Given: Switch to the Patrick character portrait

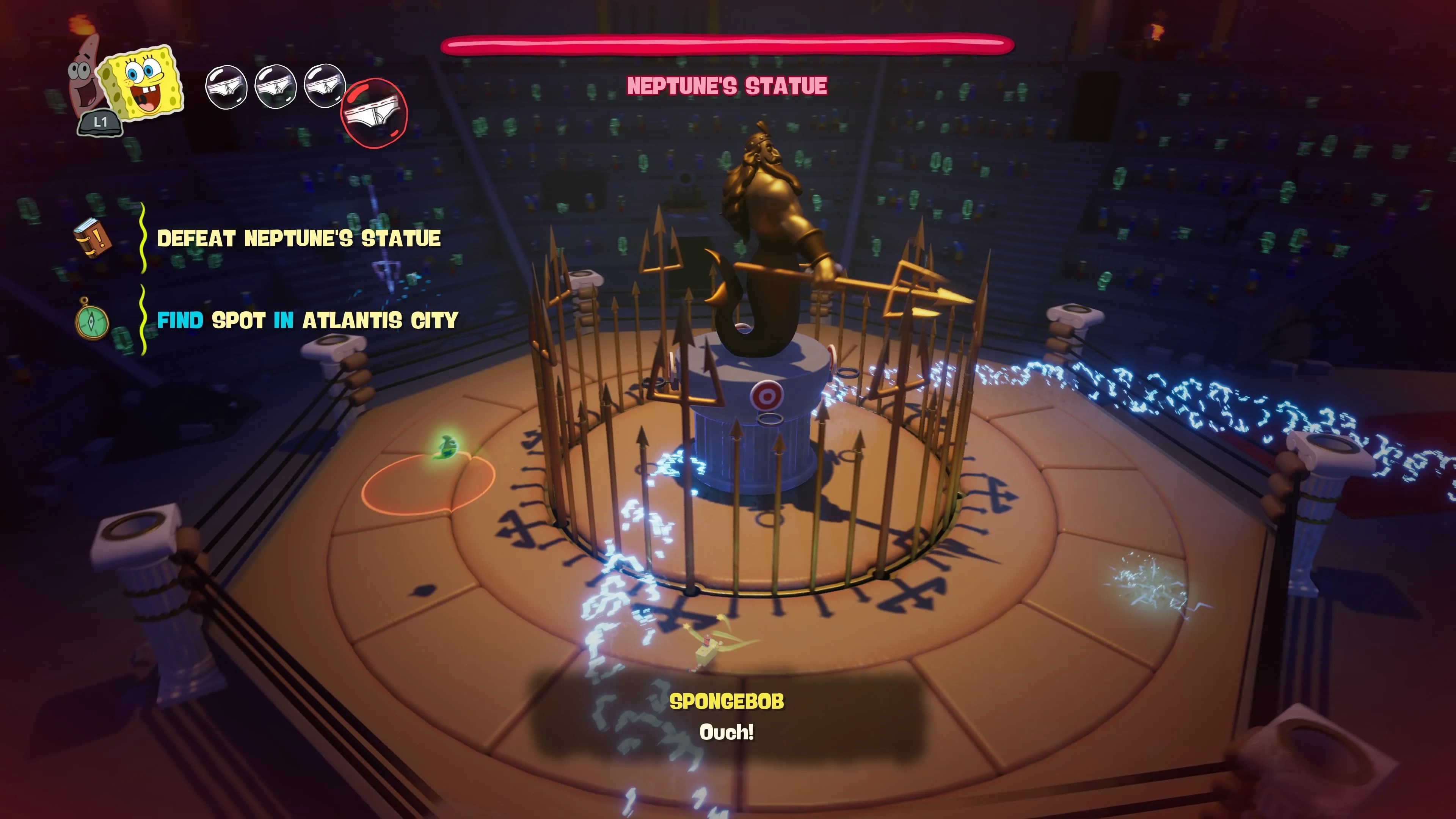Looking at the screenshot, I should pos(82,76).
